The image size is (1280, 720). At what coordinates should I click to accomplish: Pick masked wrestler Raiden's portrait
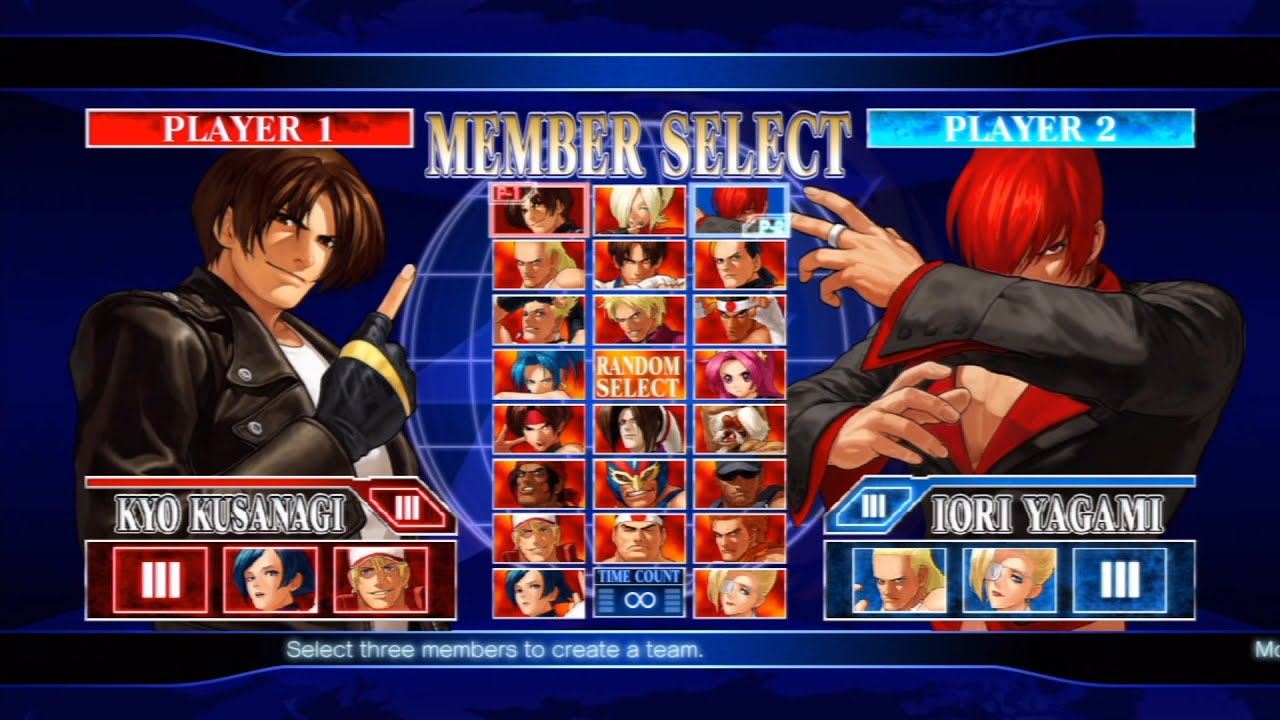click(639, 484)
